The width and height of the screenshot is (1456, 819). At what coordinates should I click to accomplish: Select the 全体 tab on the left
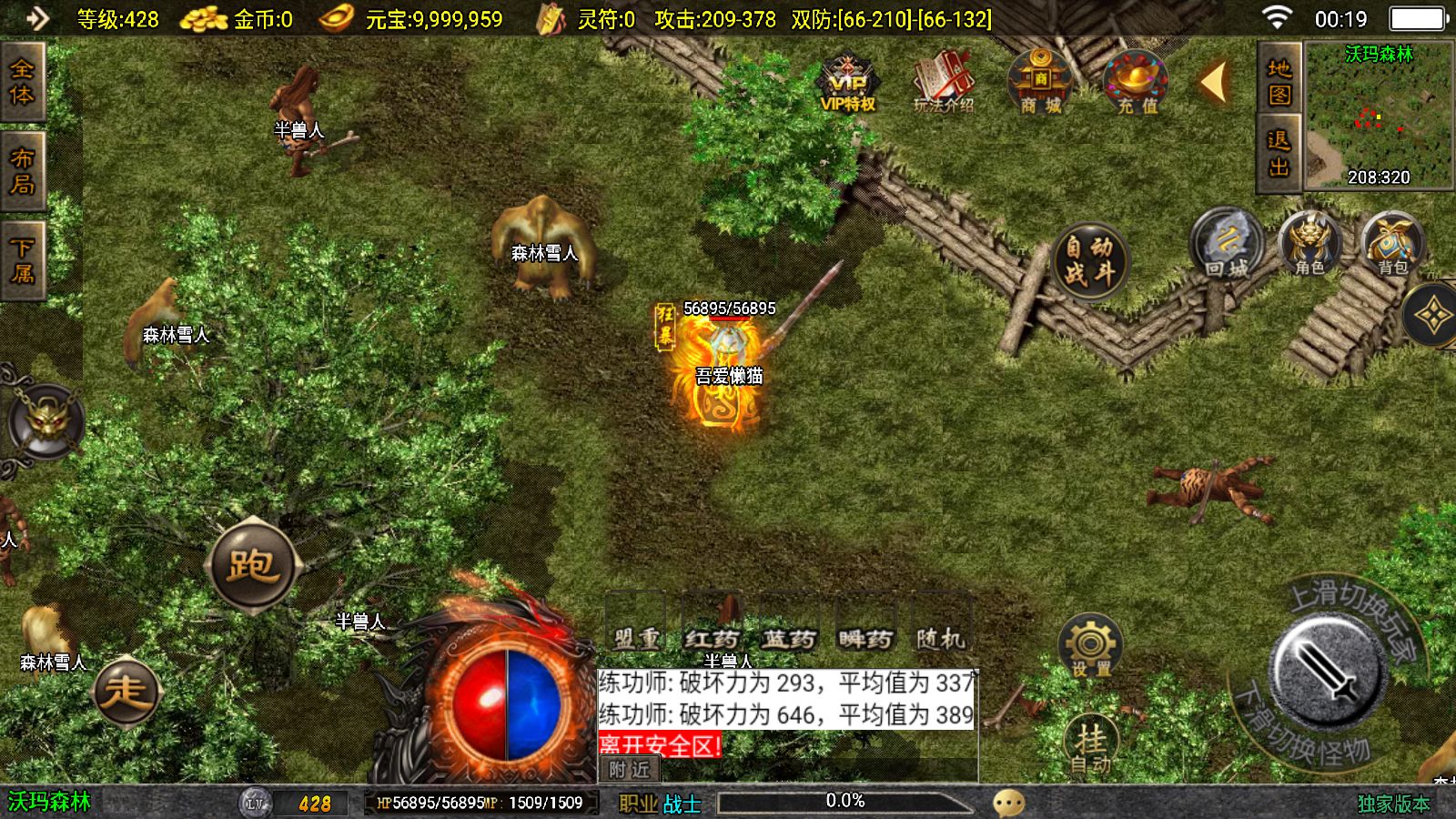[22, 82]
